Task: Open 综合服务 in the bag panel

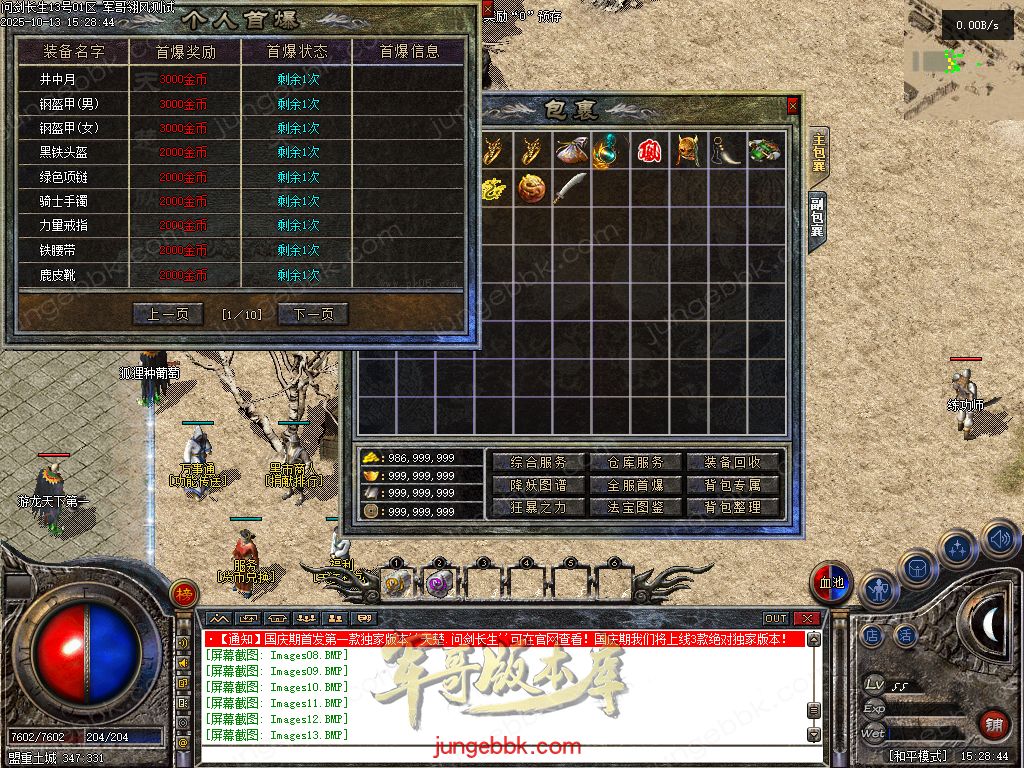Action: coord(538,462)
